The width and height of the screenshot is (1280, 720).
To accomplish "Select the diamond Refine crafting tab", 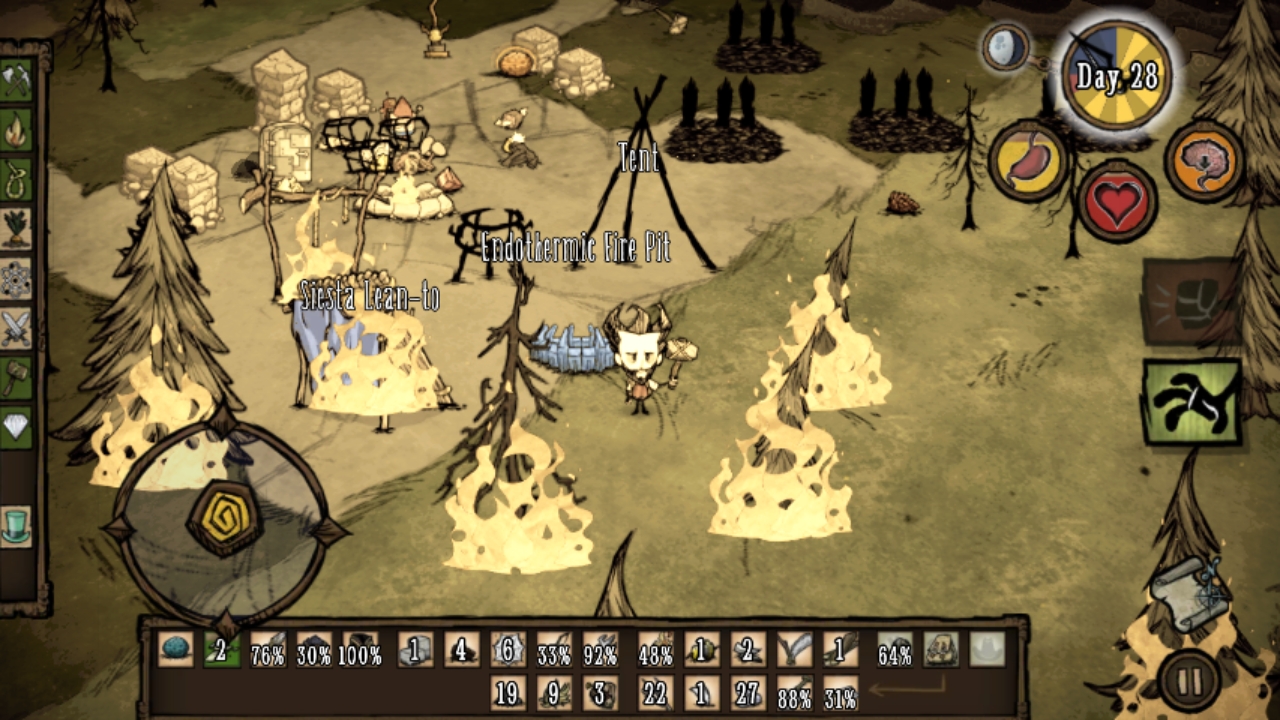I will pyautogui.click(x=17, y=427).
